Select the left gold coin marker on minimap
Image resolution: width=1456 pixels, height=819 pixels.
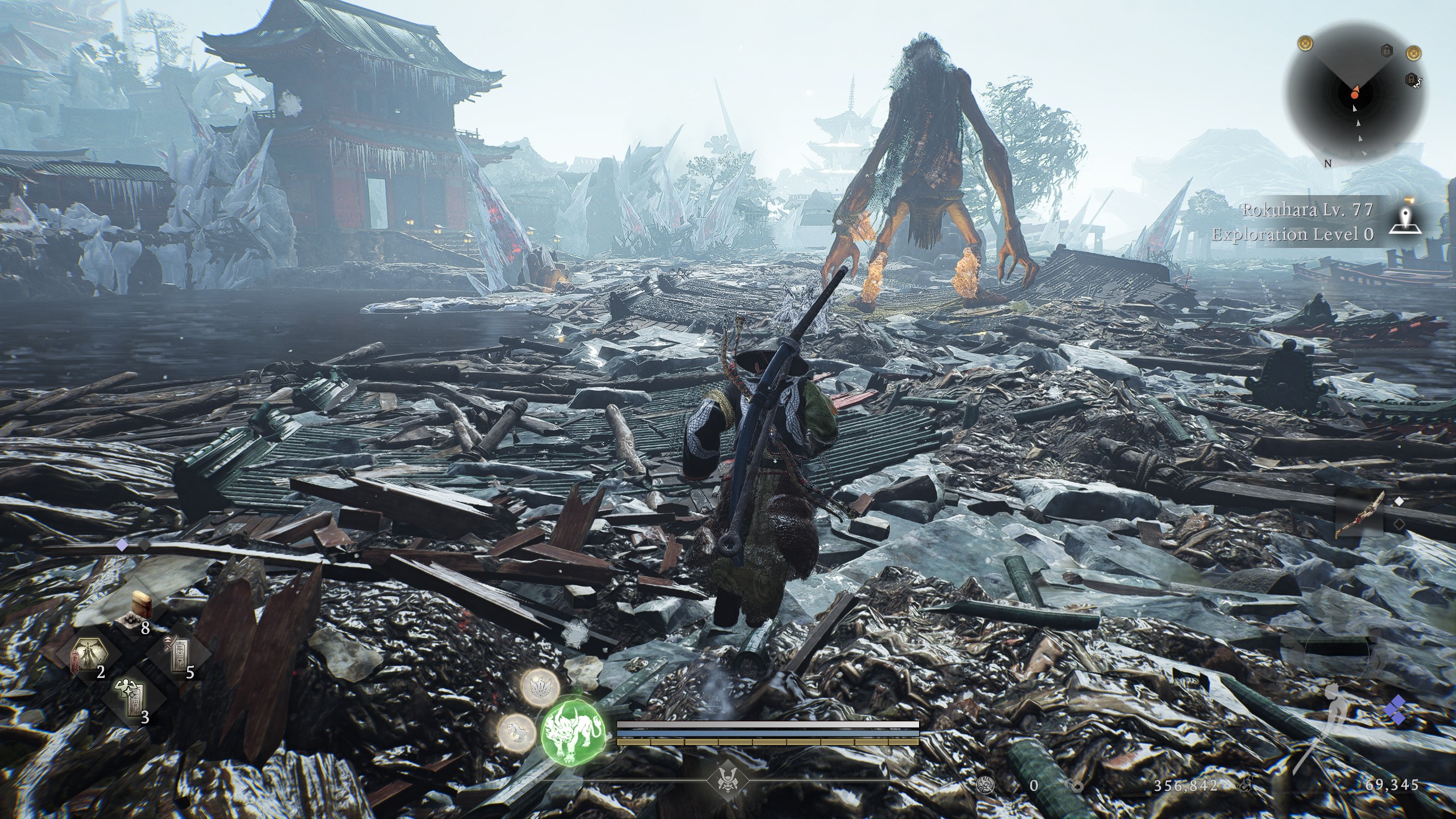click(x=1306, y=43)
